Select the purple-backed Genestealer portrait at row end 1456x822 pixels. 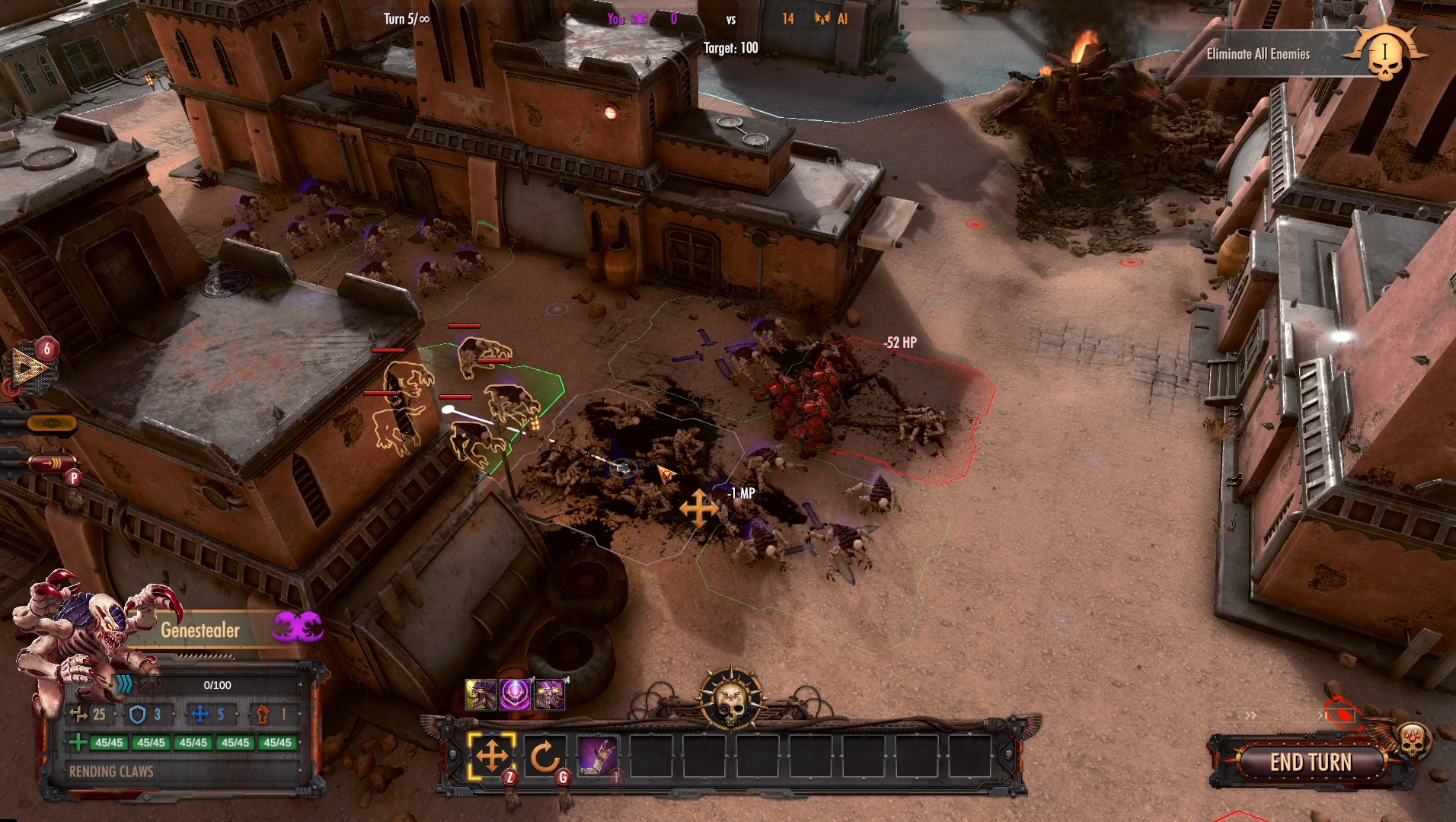point(550,694)
